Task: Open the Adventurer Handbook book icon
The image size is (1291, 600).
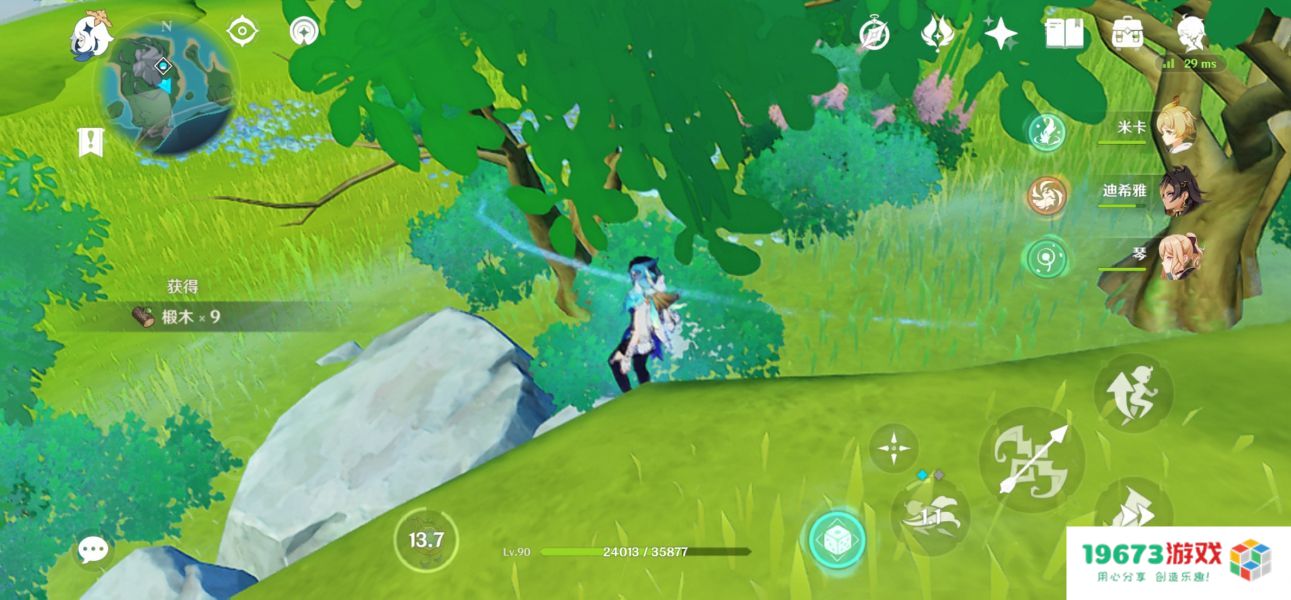Action: (x=1064, y=34)
